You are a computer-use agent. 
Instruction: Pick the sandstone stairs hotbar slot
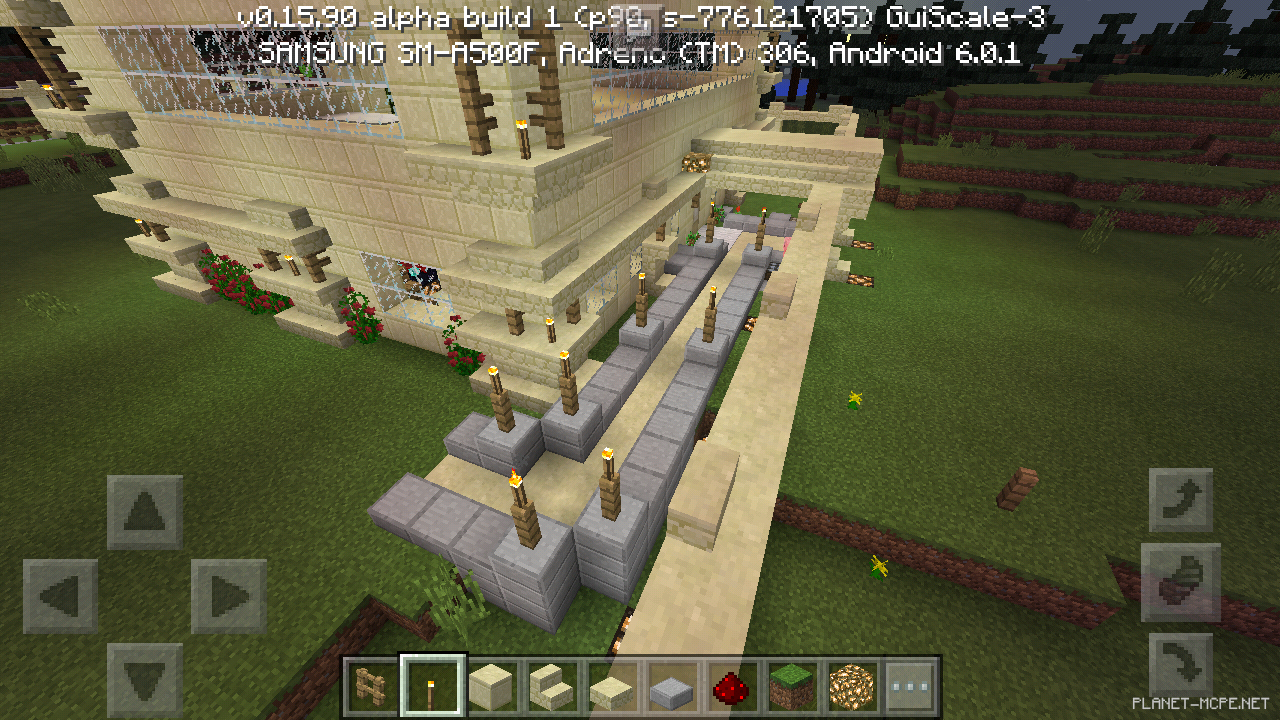(x=552, y=686)
